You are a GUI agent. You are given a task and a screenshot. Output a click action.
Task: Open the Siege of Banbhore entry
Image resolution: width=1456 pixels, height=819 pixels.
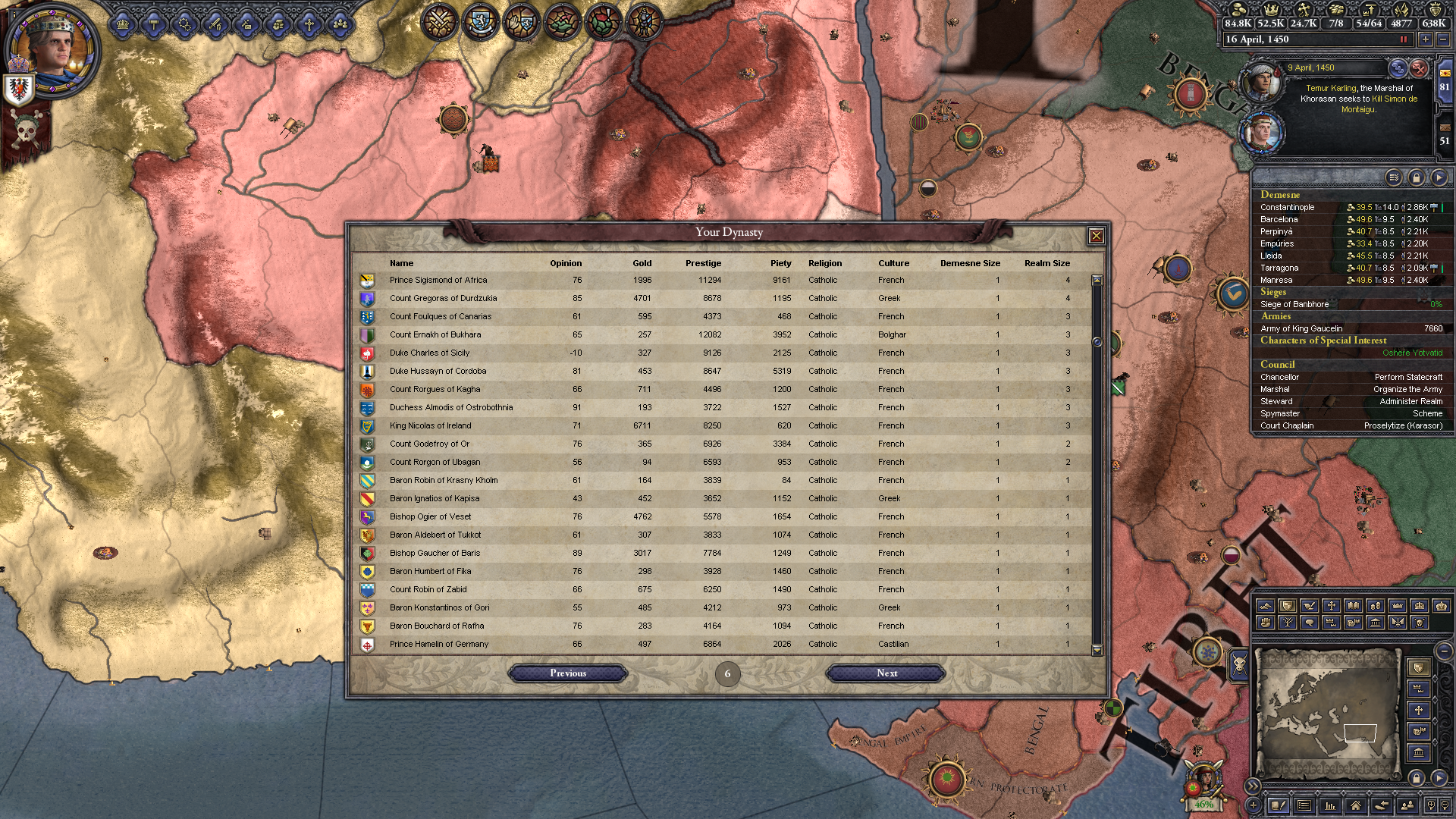click(1294, 304)
